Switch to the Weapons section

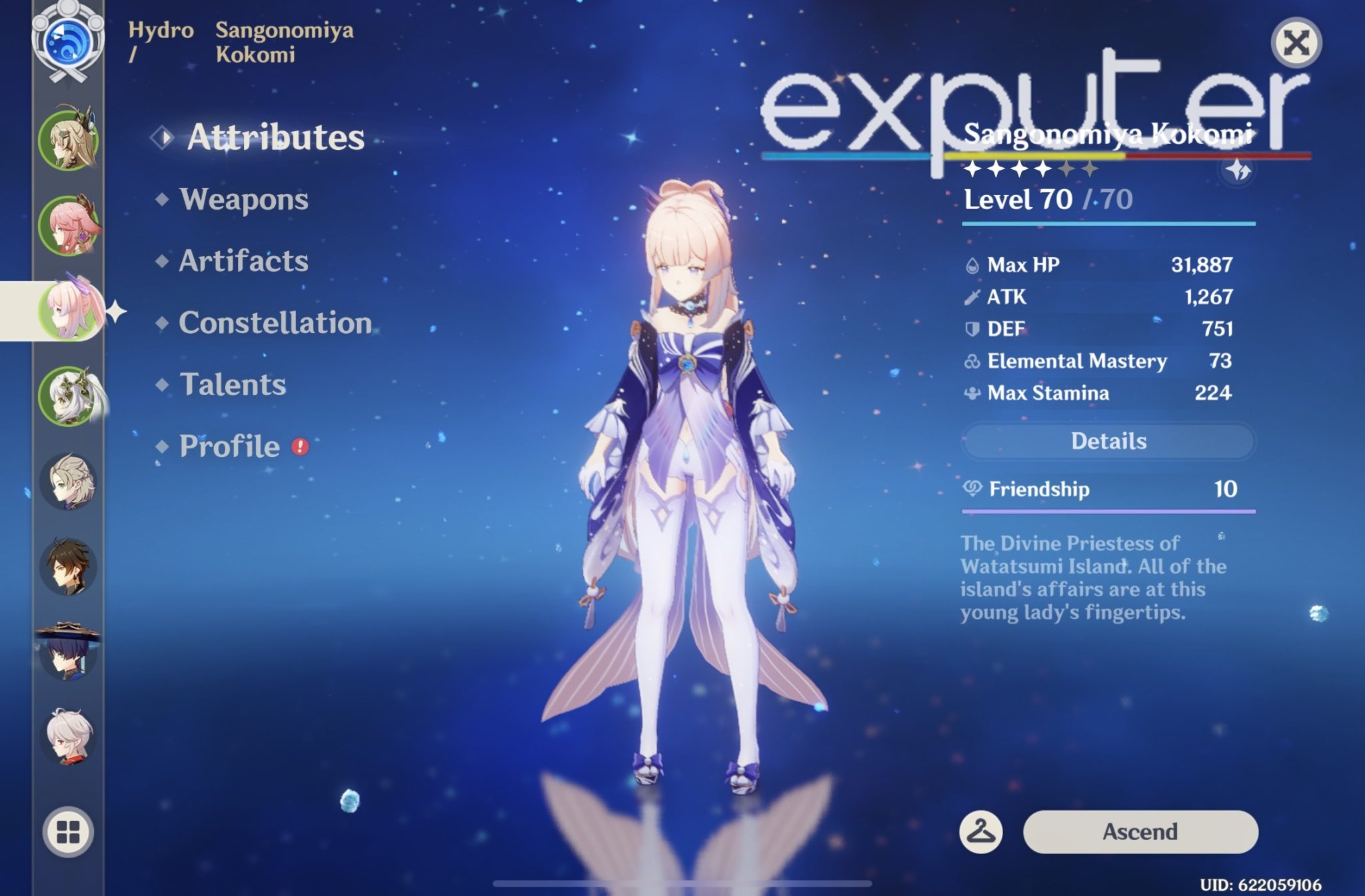(243, 200)
